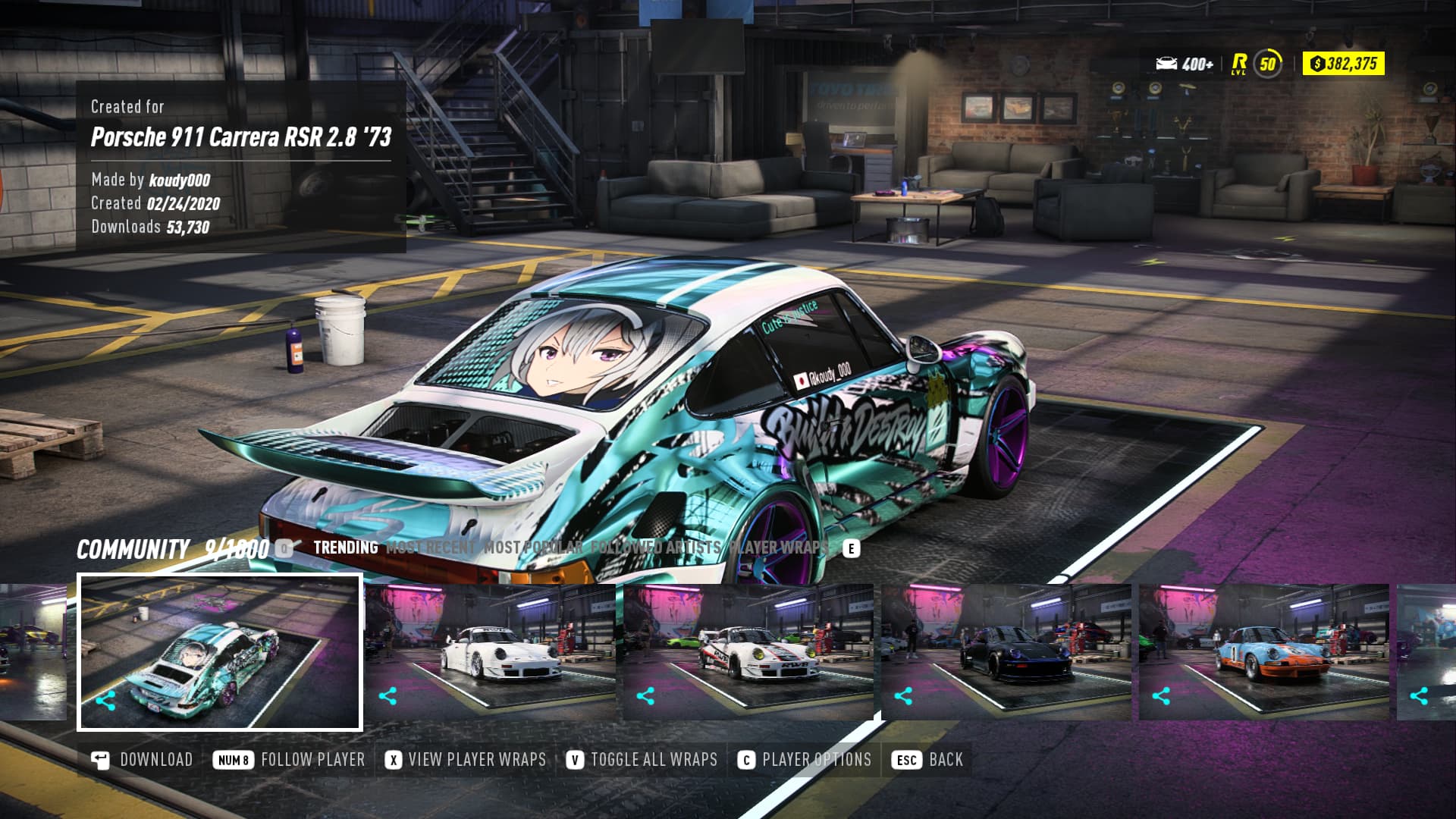Switch to Followed Artists tab
Viewport: 1456px width, 819px height.
point(655,548)
